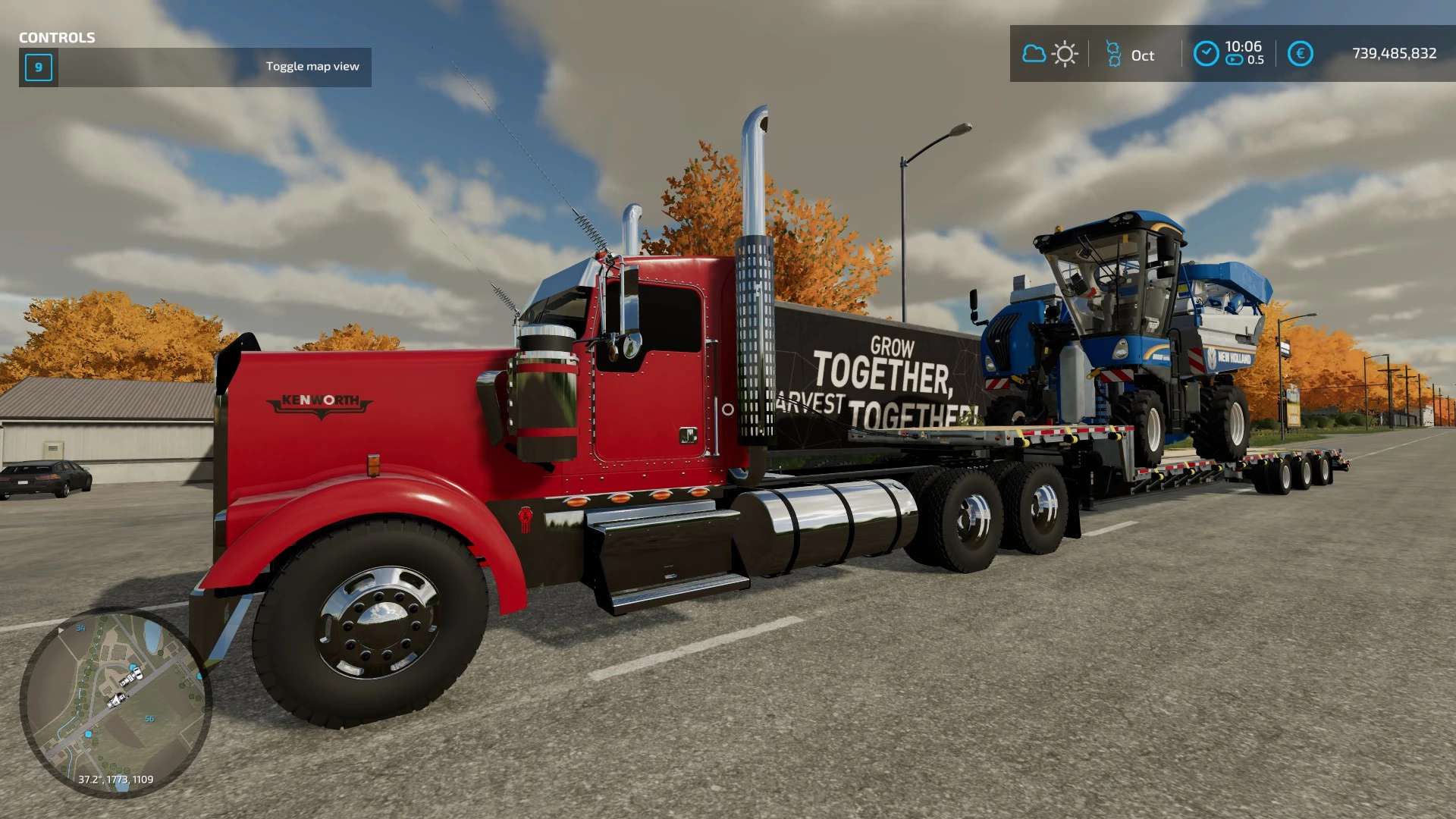Click the circular minimap
The width and height of the screenshot is (1456, 819).
[x=115, y=701]
